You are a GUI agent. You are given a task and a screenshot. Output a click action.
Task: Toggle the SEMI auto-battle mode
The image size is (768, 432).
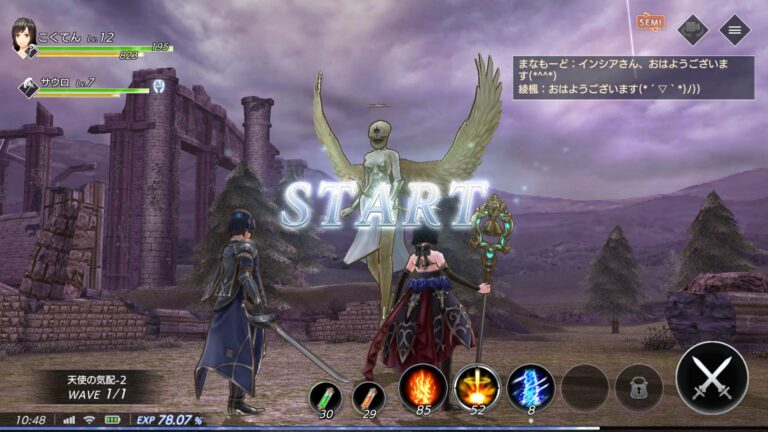click(x=649, y=22)
